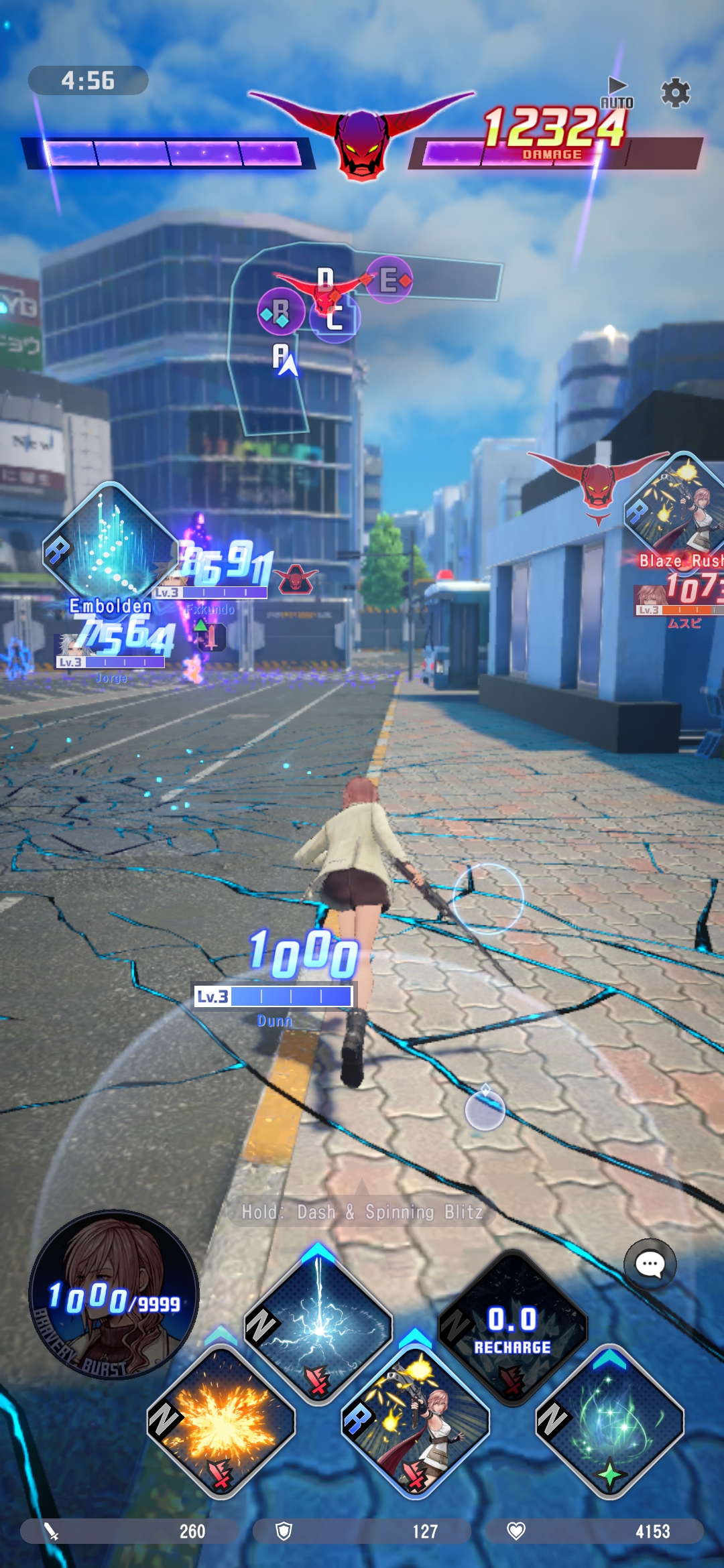This screenshot has height=1568, width=724.
Task: Activate the gunblade character R ability
Action: click(x=416, y=1421)
